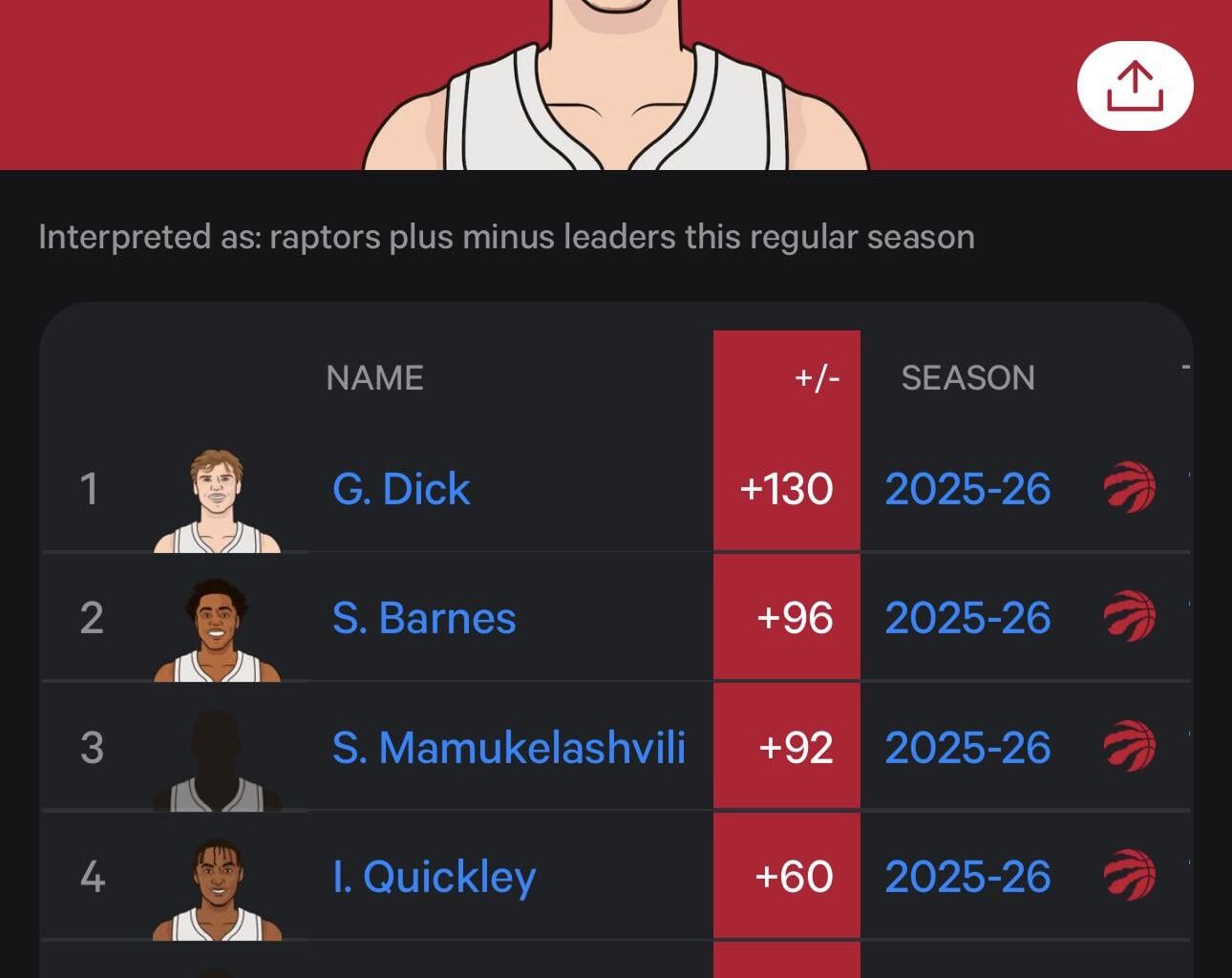The width and height of the screenshot is (1232, 978).
Task: Open G. Dick's player link
Action: tap(401, 489)
